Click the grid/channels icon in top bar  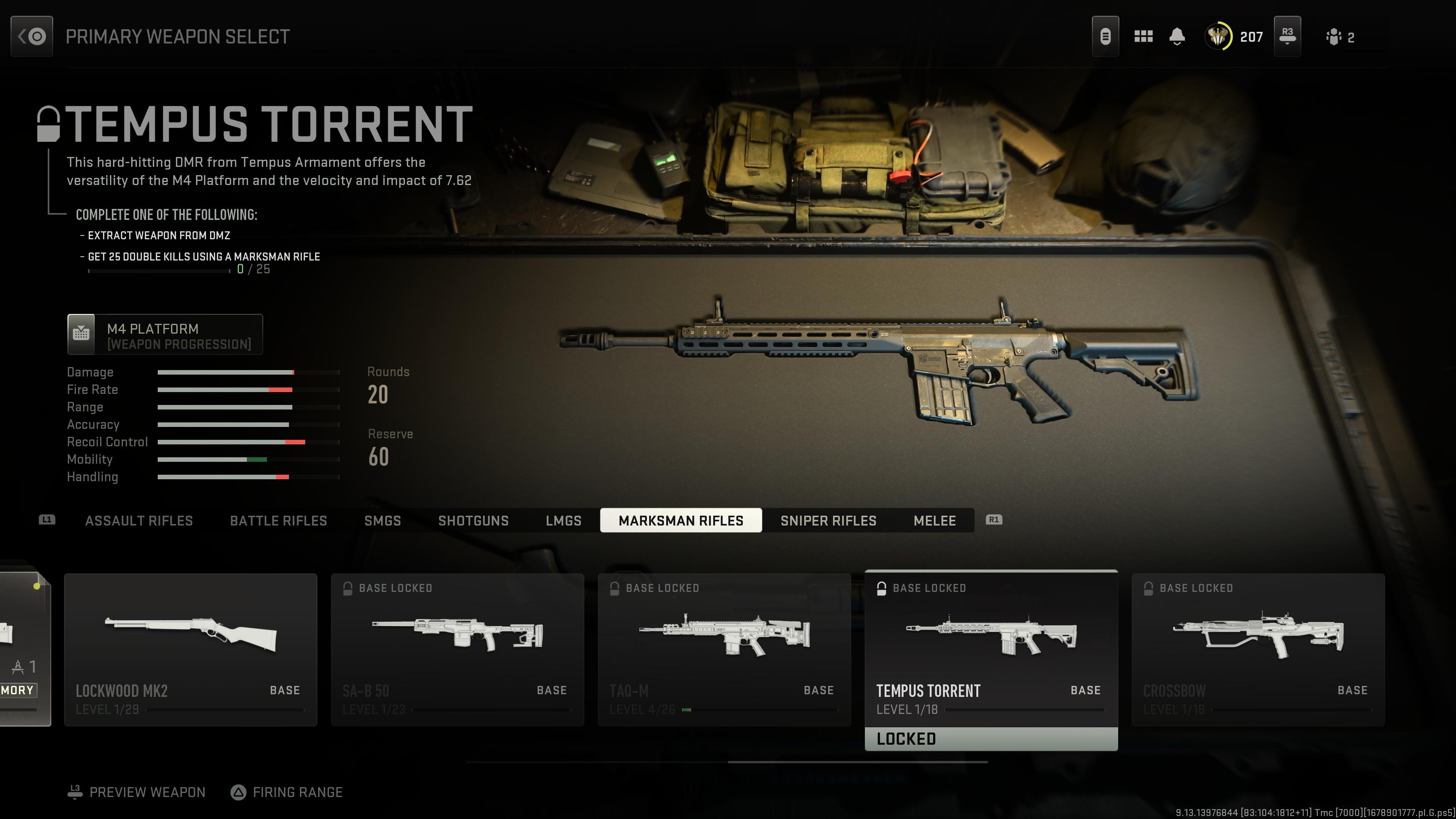(1143, 36)
